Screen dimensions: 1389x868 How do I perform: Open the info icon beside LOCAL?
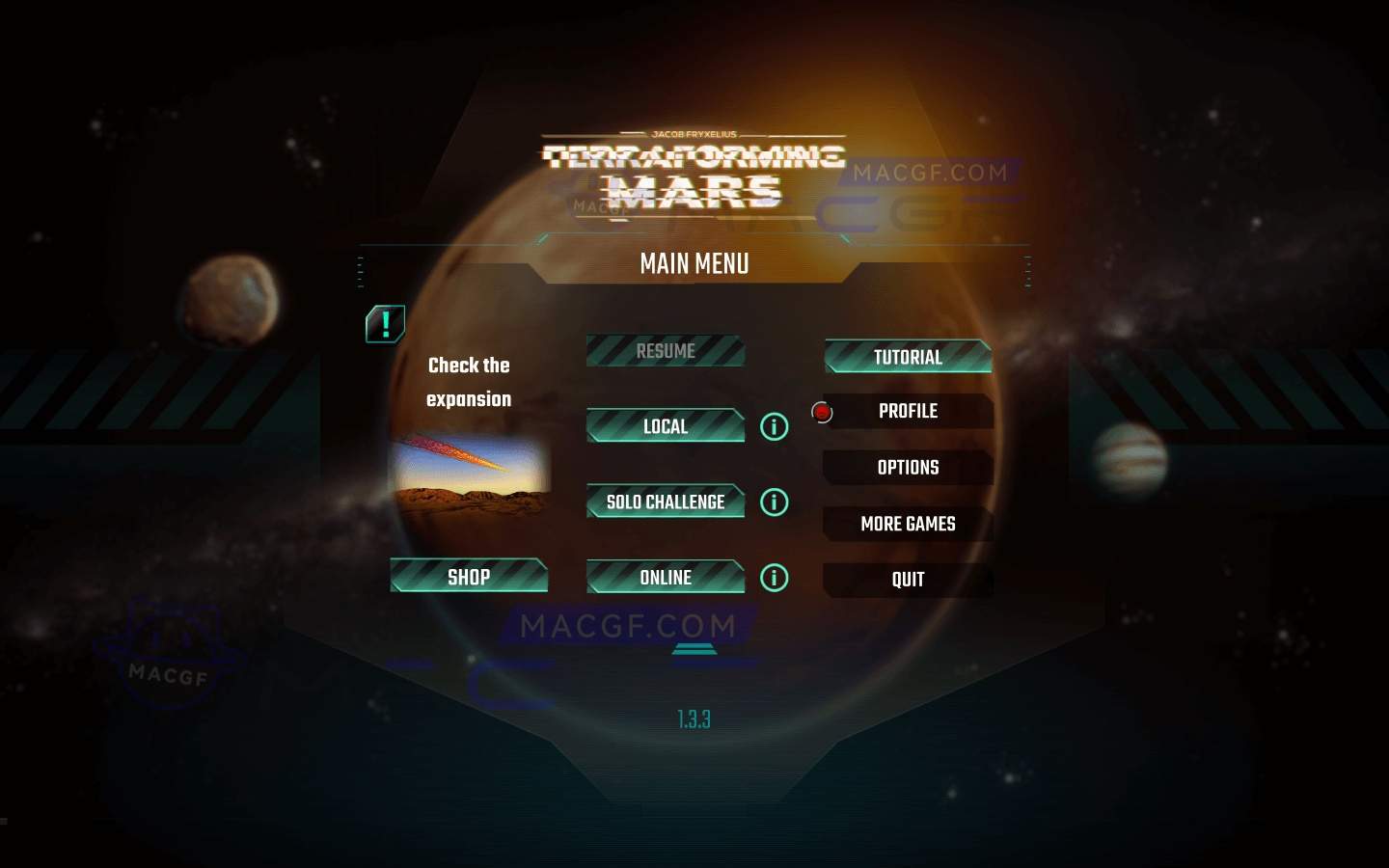(773, 426)
